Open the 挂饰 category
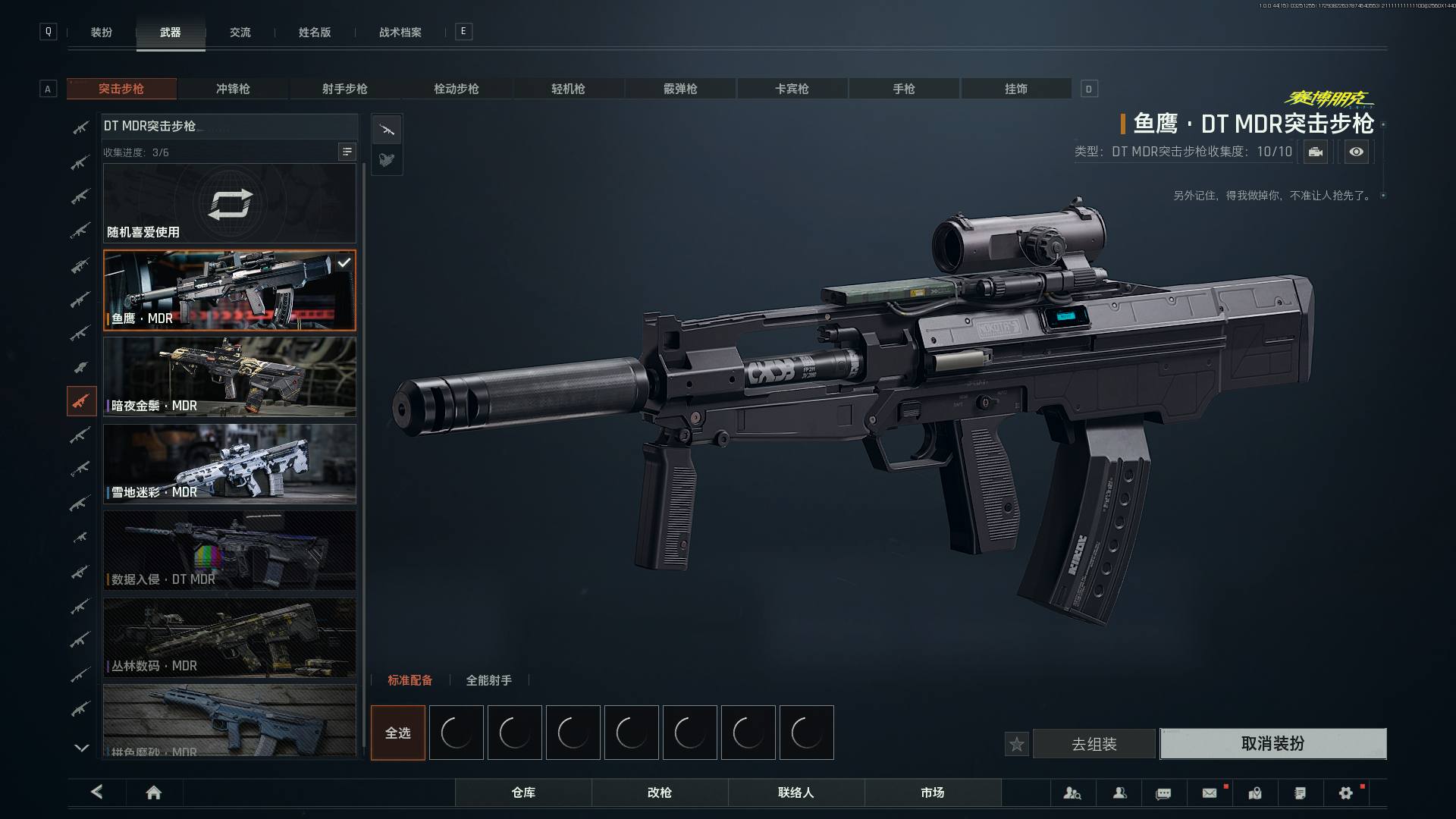This screenshot has width=1456, height=819. pos(1016,89)
